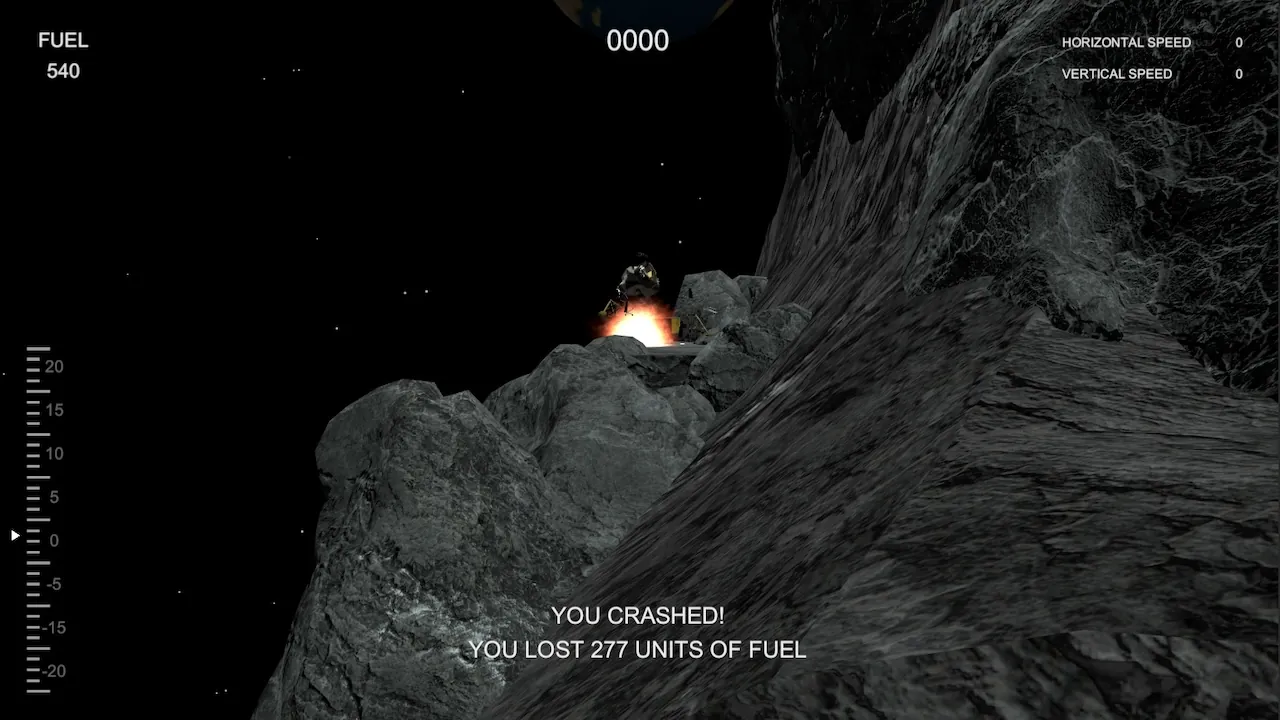
Task: Click the horizontal speed value 0
Action: [1237, 43]
